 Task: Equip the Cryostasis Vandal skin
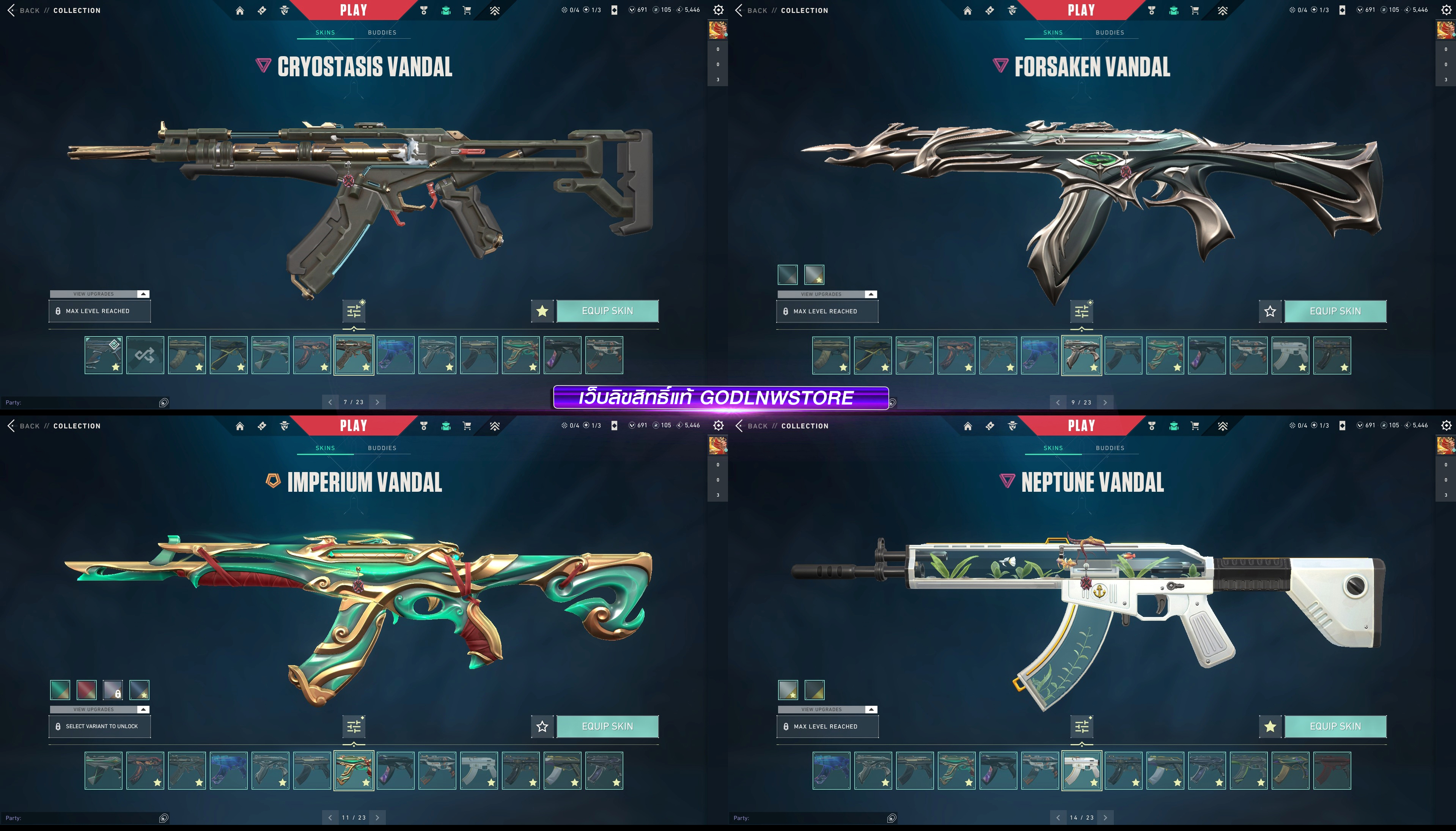point(607,311)
